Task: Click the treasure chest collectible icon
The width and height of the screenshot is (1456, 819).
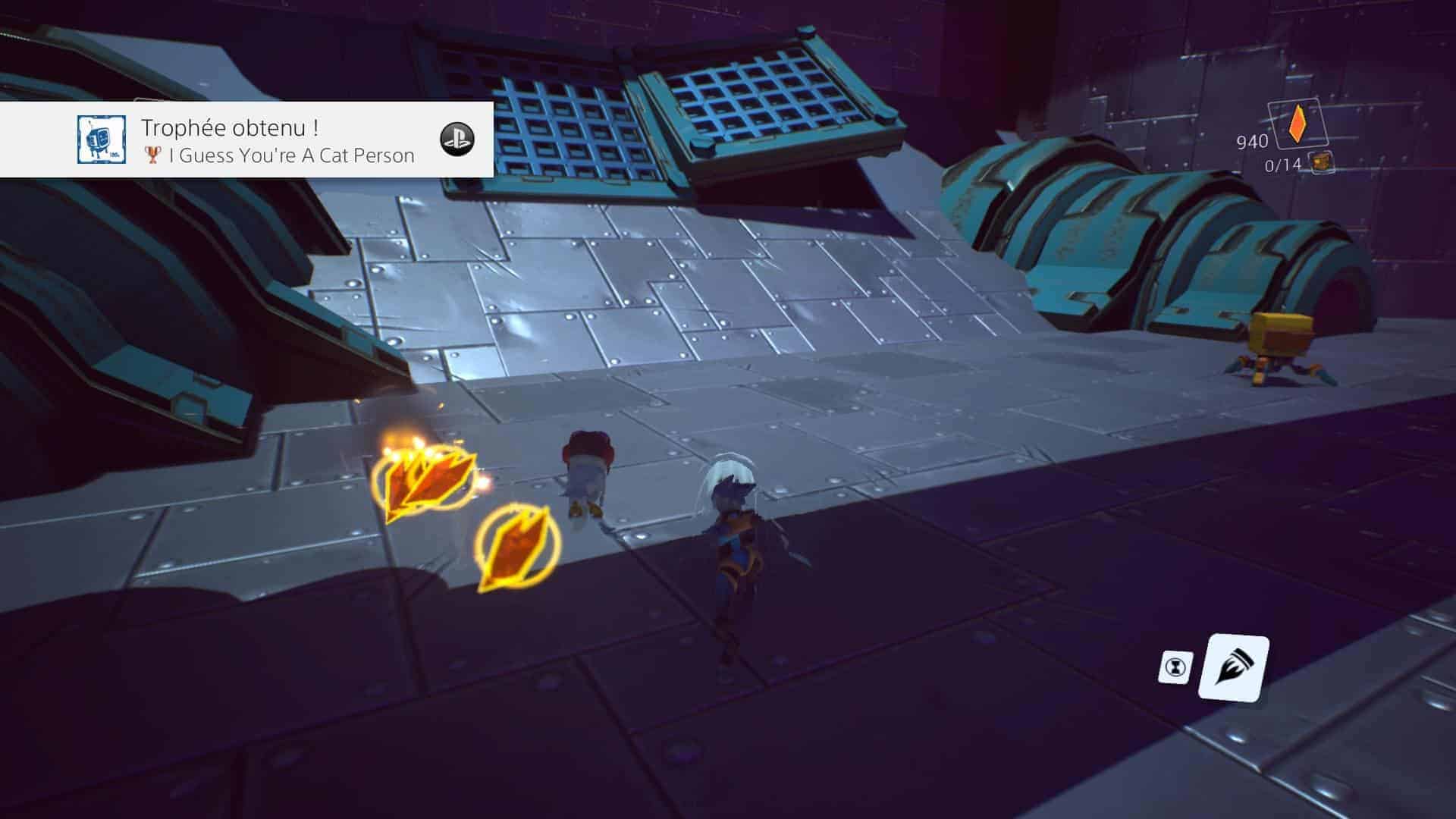Action: coord(1322,162)
